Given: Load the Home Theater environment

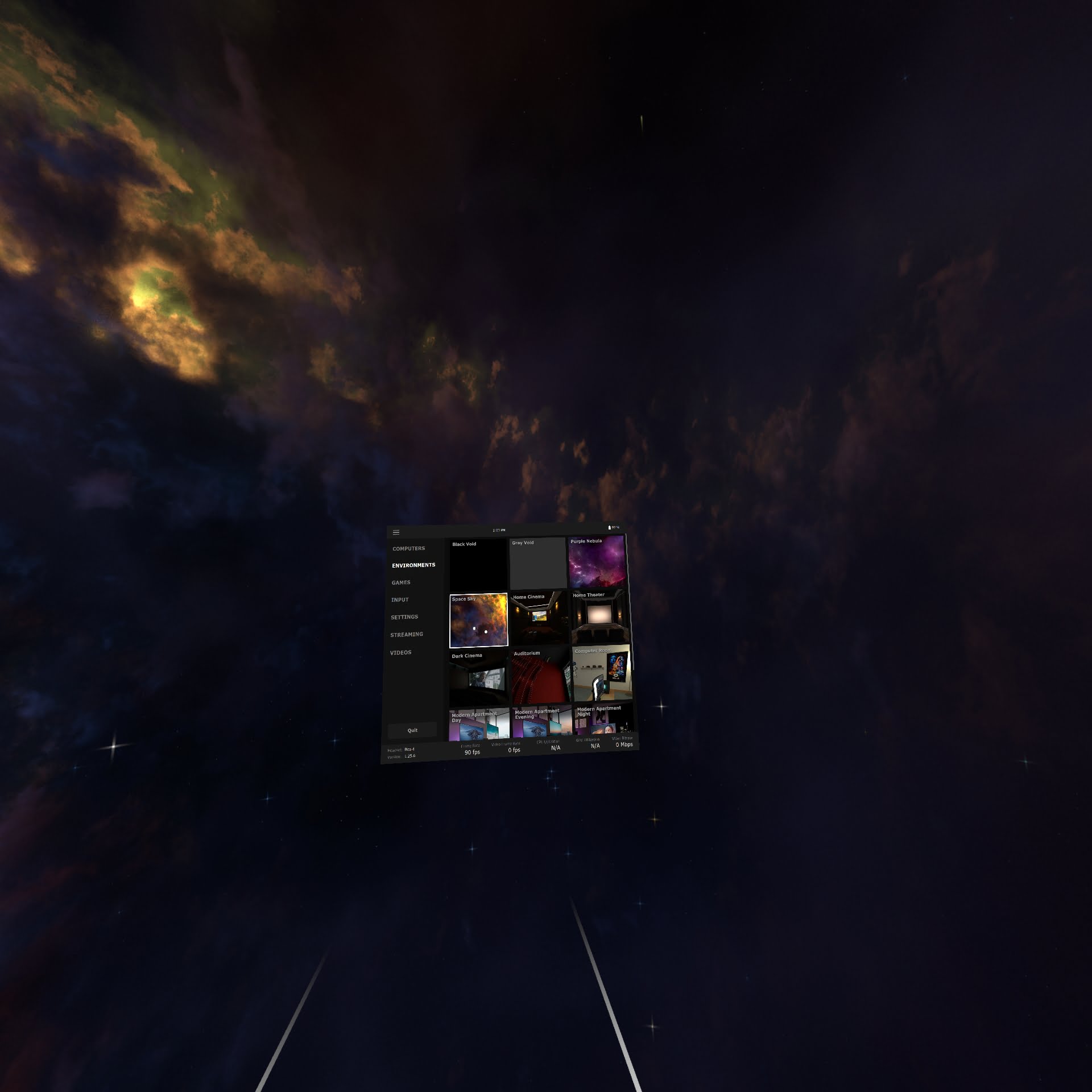Looking at the screenshot, I should pos(599,617).
